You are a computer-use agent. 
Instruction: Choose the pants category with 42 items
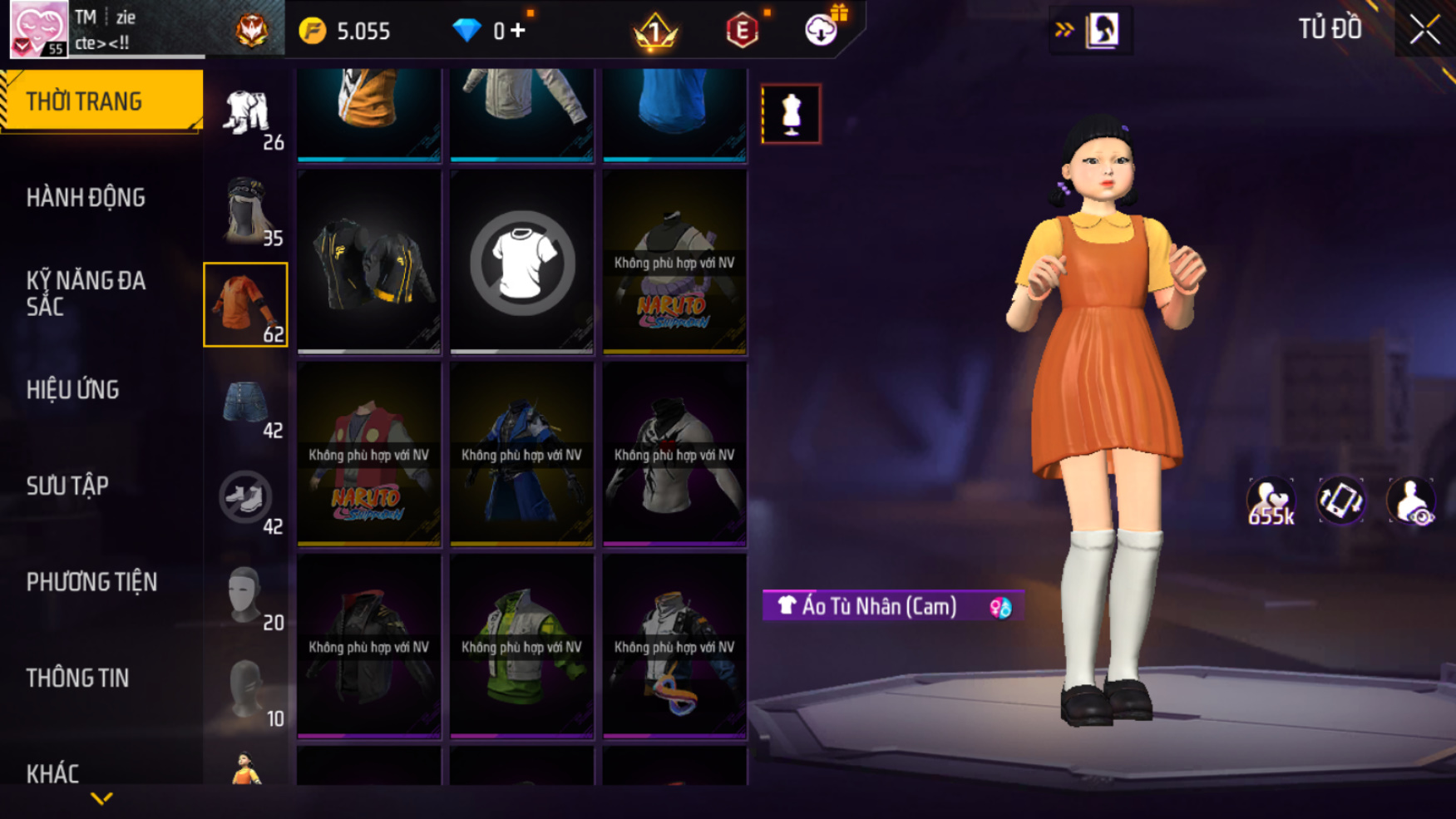point(246,407)
